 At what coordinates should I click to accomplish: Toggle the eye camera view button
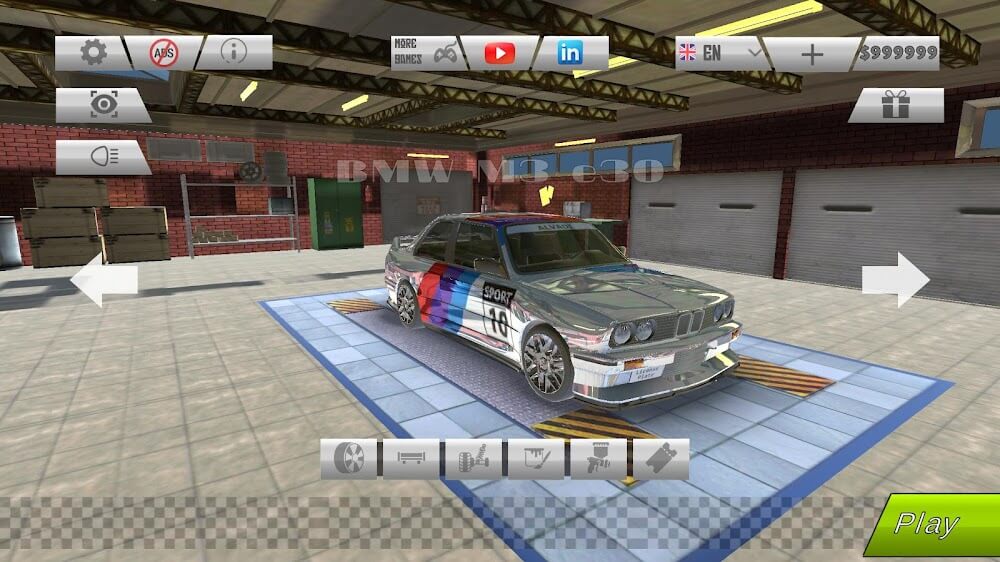(x=101, y=106)
